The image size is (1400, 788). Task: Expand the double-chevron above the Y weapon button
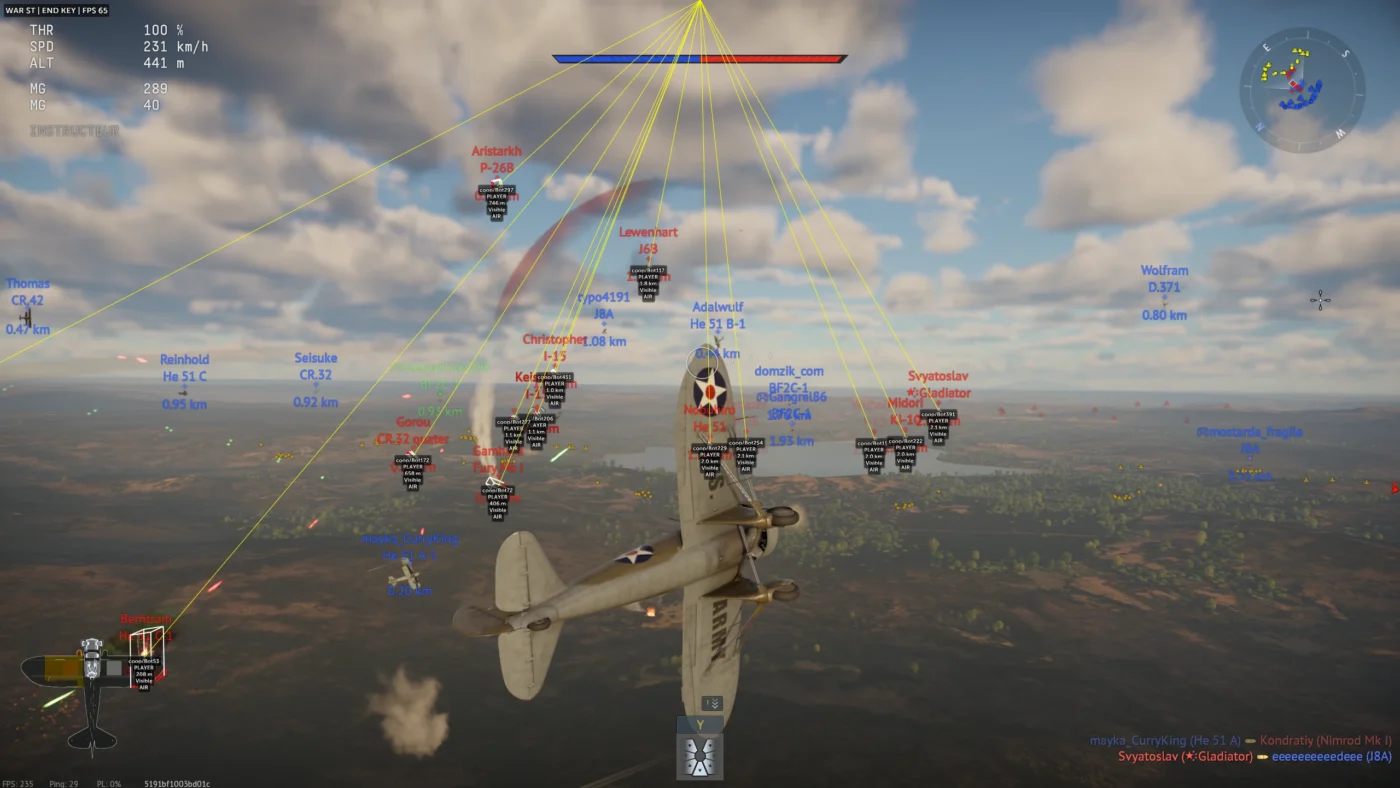tap(712, 702)
